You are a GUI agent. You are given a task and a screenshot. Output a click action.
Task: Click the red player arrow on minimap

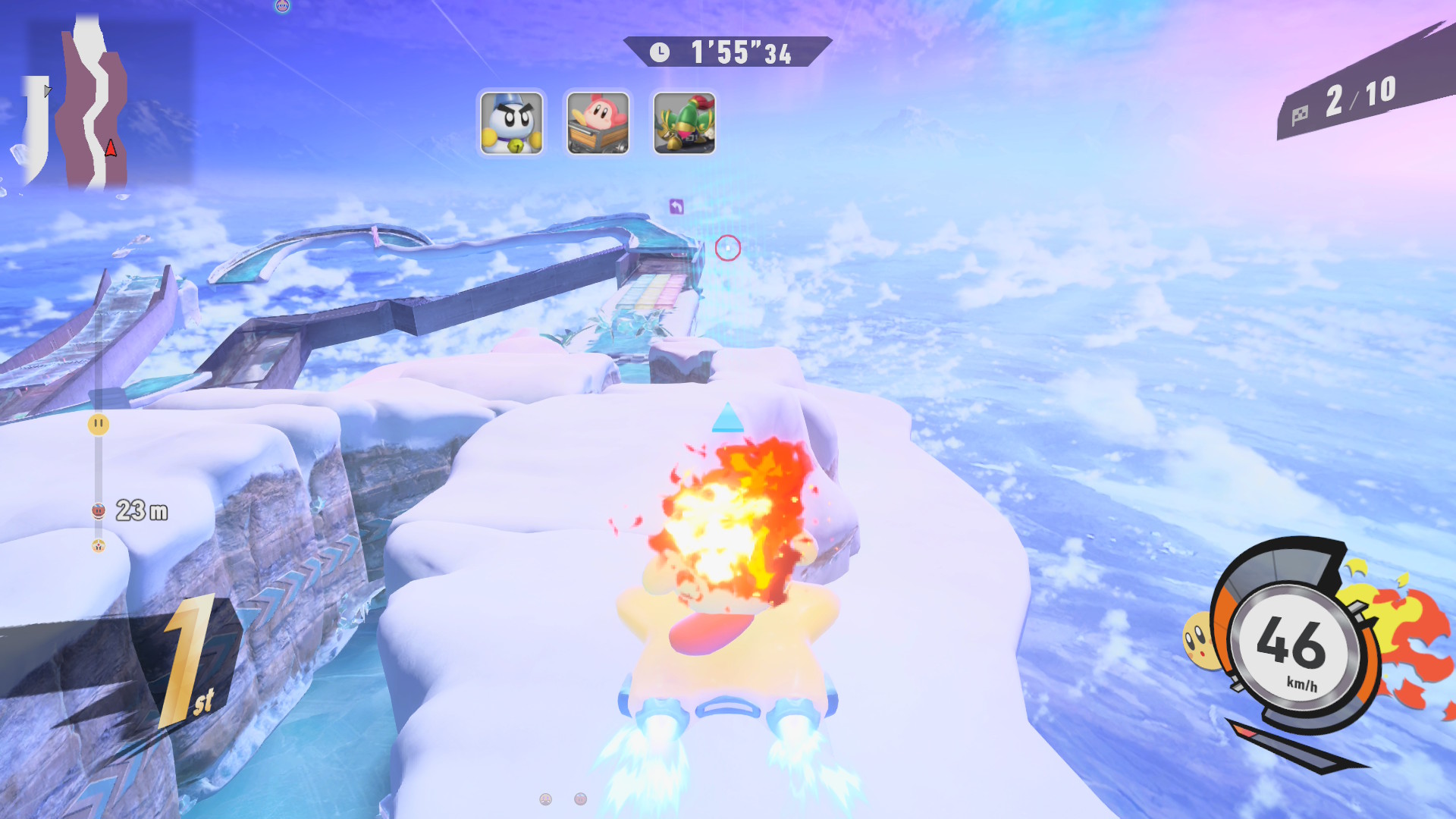pos(111,148)
